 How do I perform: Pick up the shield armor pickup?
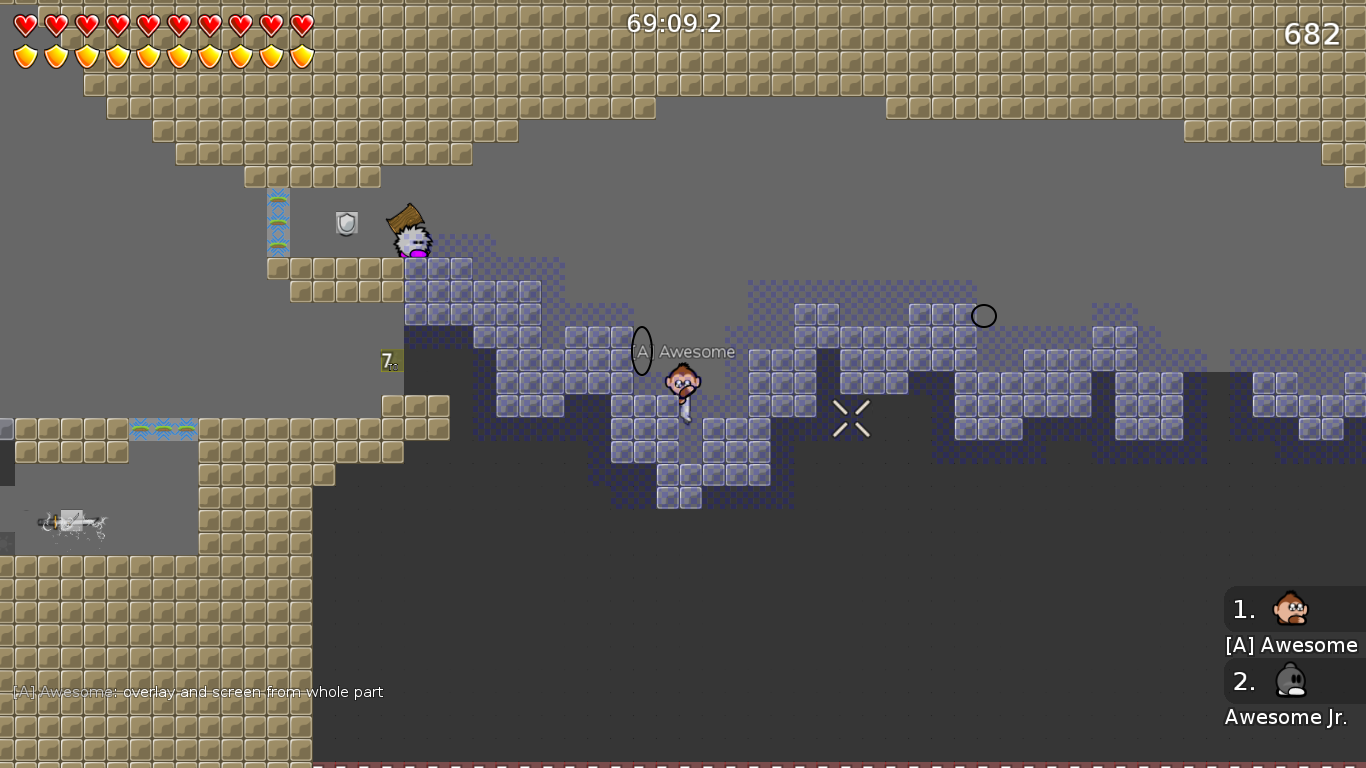[x=345, y=223]
